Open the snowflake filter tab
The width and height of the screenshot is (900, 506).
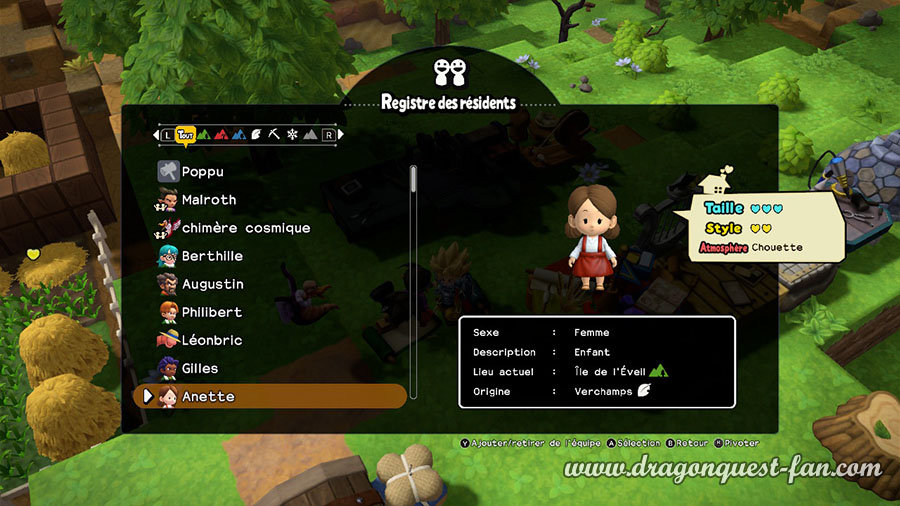pos(291,134)
